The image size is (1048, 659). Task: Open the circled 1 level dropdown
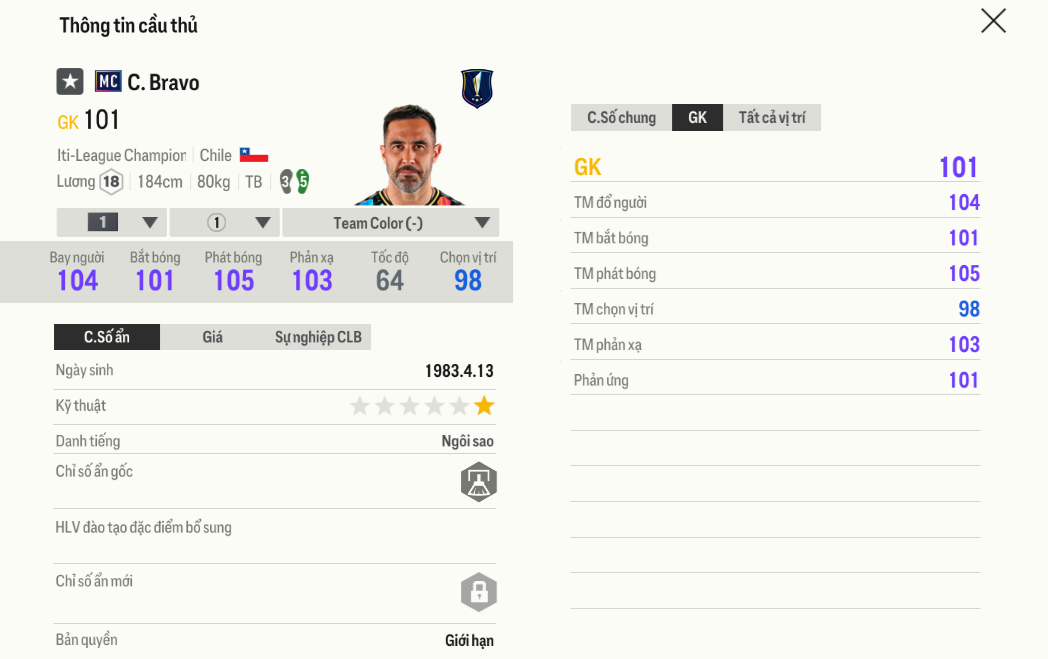(x=224, y=223)
